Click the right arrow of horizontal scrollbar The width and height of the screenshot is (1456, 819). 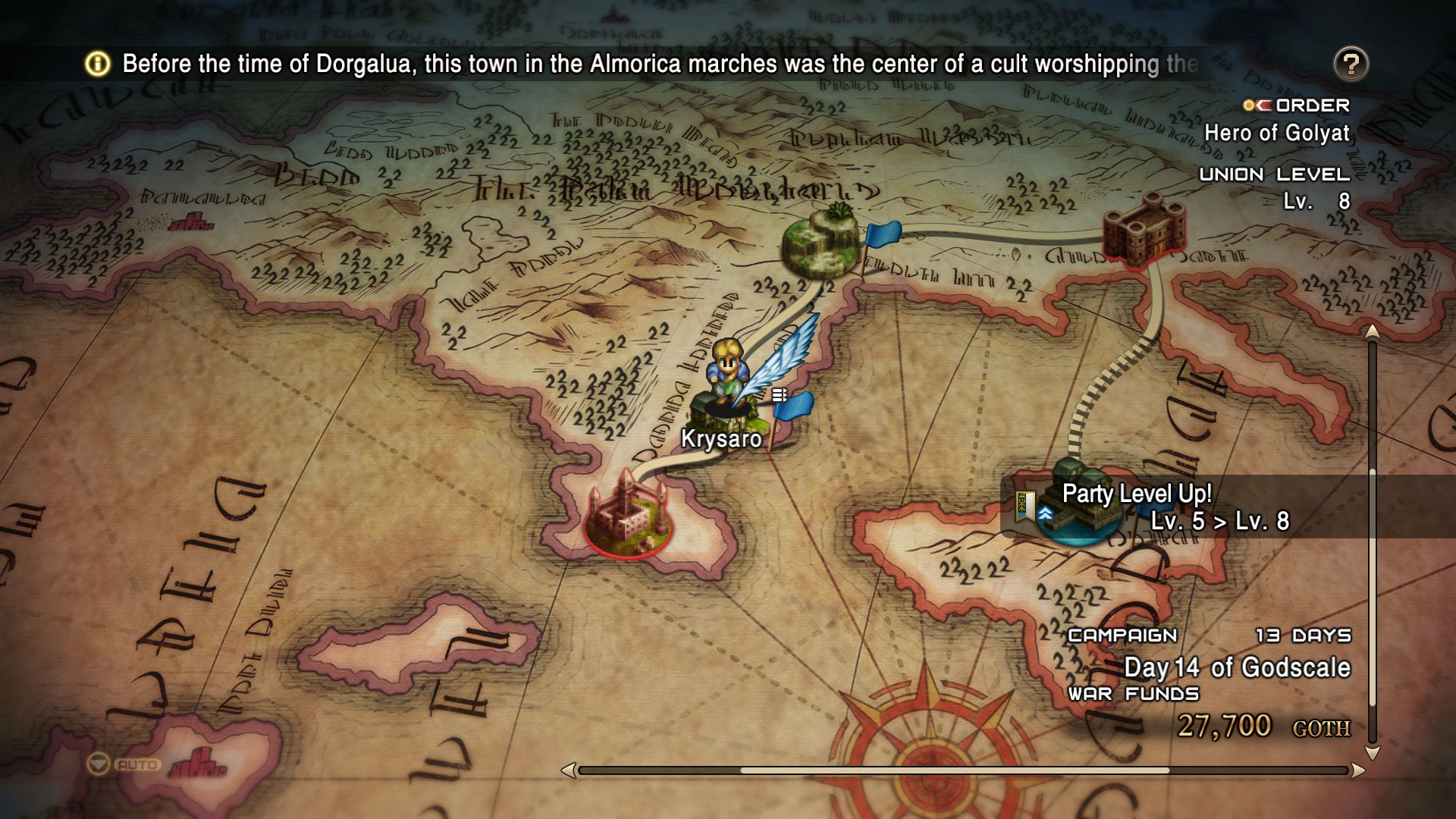[x=1358, y=770]
